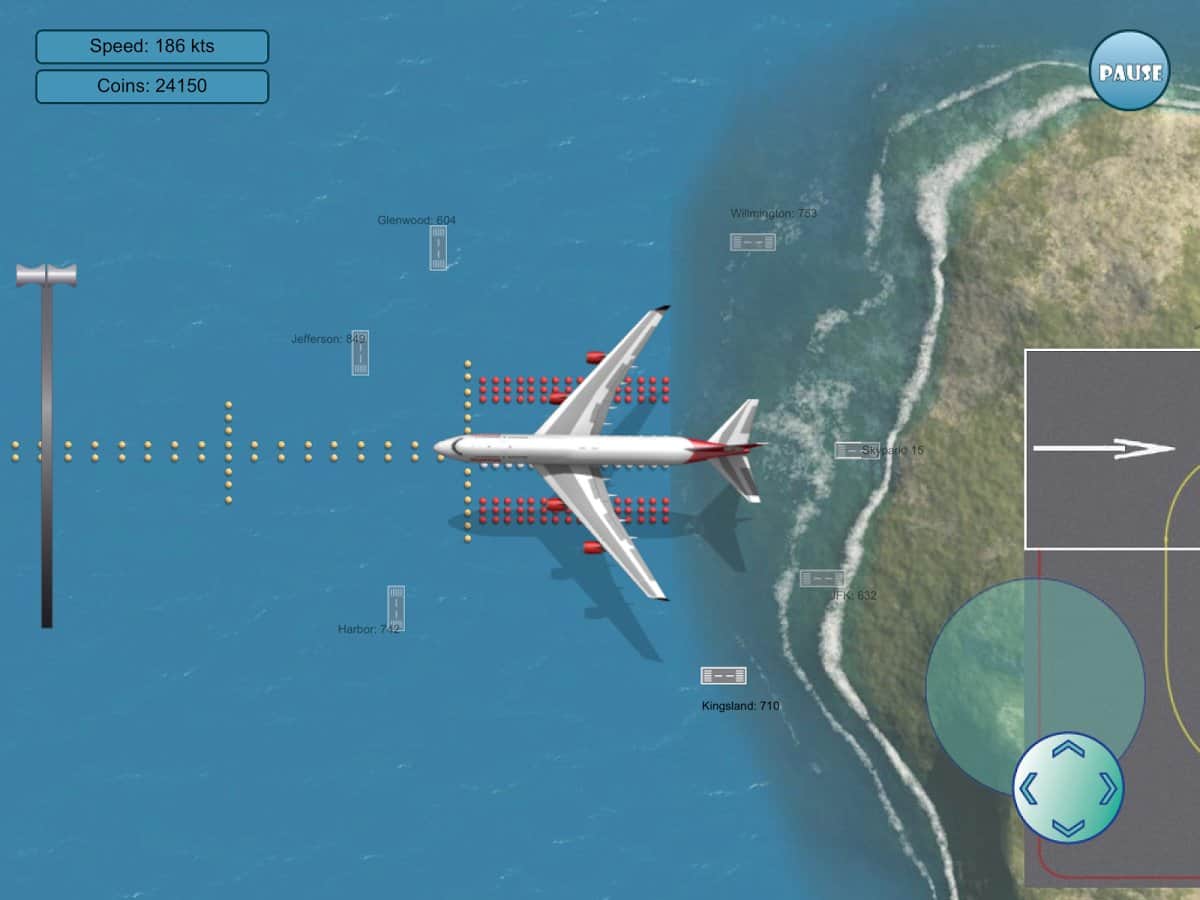Tap the joystick's down chevron
This screenshot has height=900, width=1200.
[1068, 827]
